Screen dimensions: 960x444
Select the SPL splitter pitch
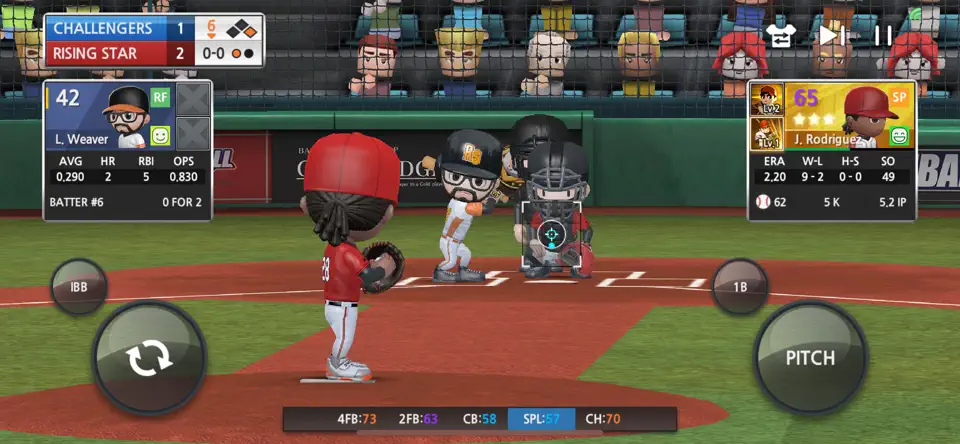coord(542,419)
